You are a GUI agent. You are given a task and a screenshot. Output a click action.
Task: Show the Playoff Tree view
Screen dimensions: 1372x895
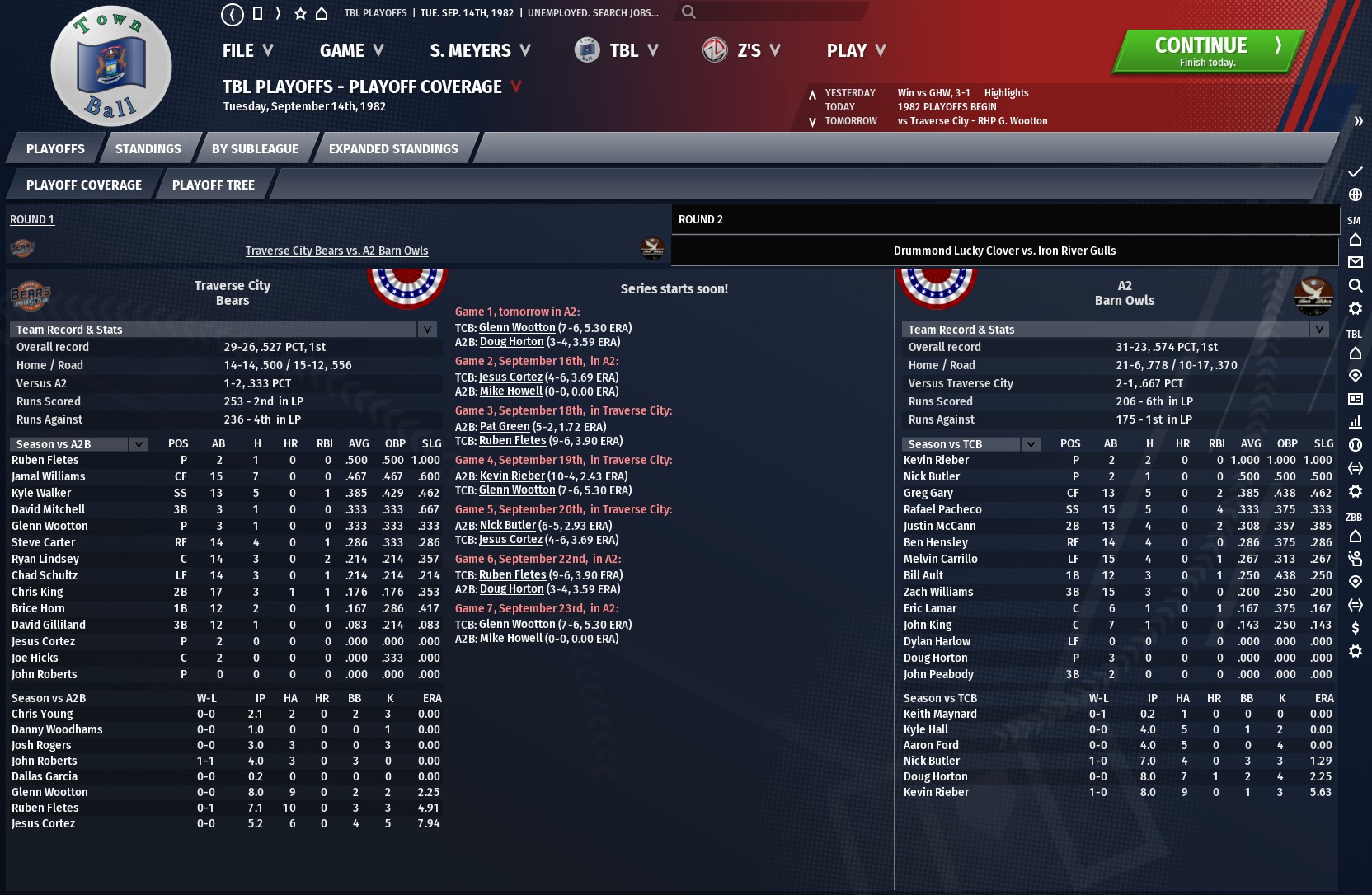point(214,185)
